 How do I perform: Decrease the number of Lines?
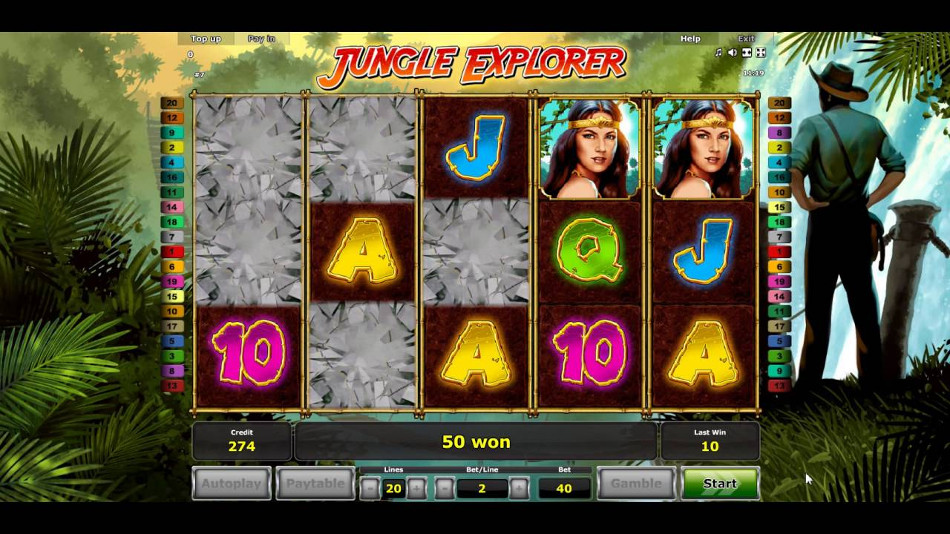pyautogui.click(x=370, y=488)
